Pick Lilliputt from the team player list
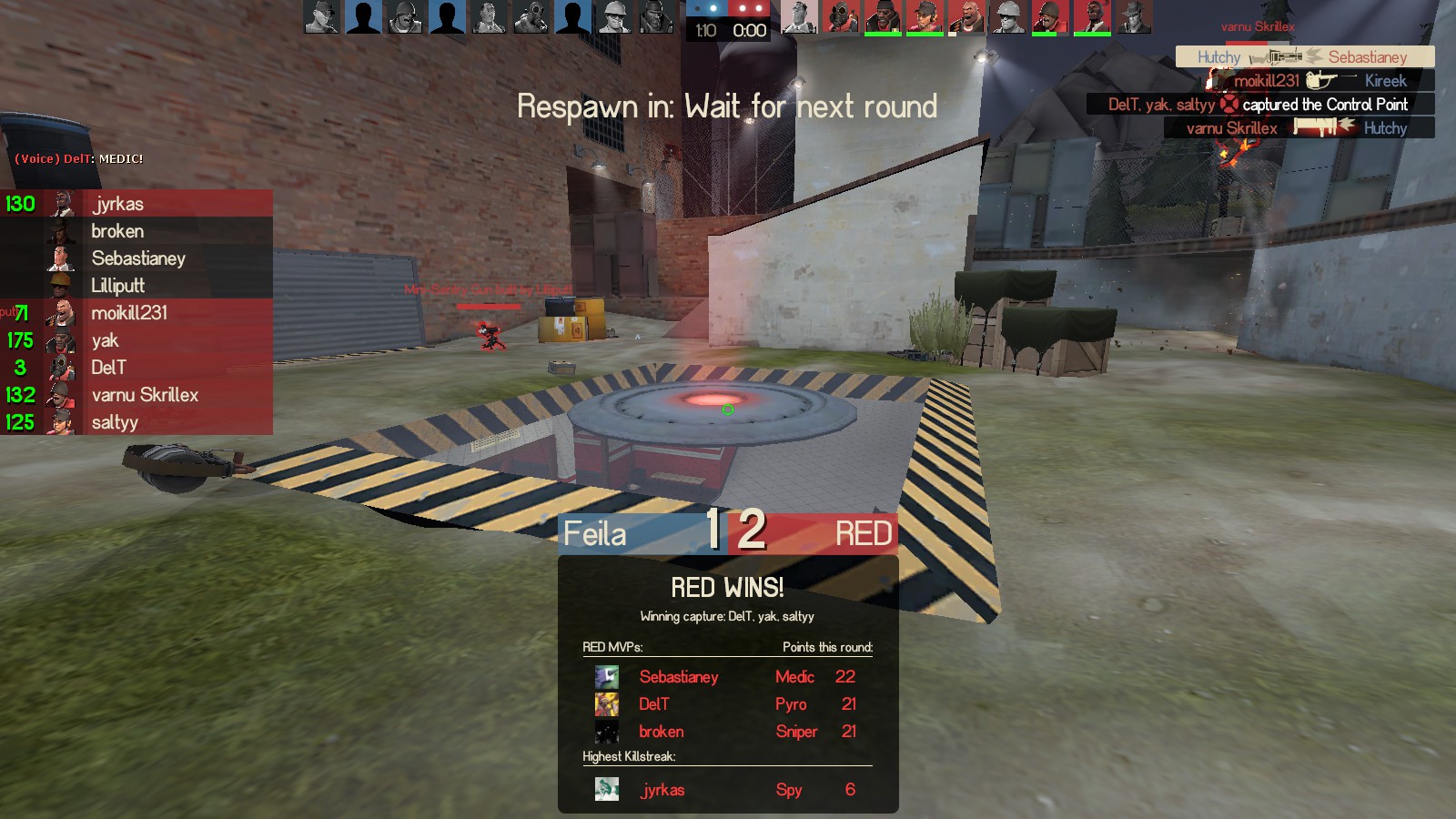 [117, 286]
